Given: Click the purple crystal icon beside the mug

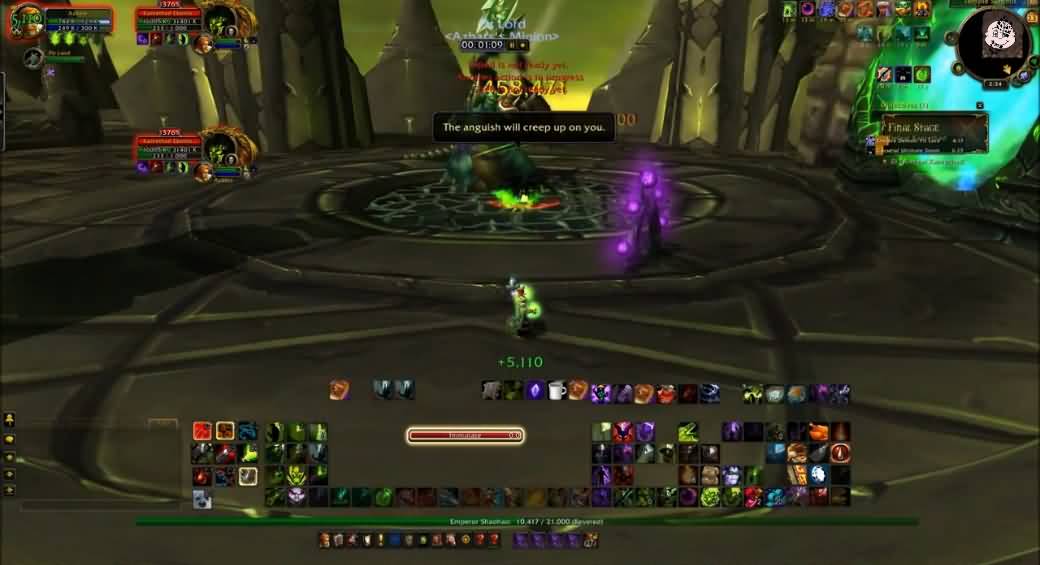Looking at the screenshot, I should coord(535,390).
